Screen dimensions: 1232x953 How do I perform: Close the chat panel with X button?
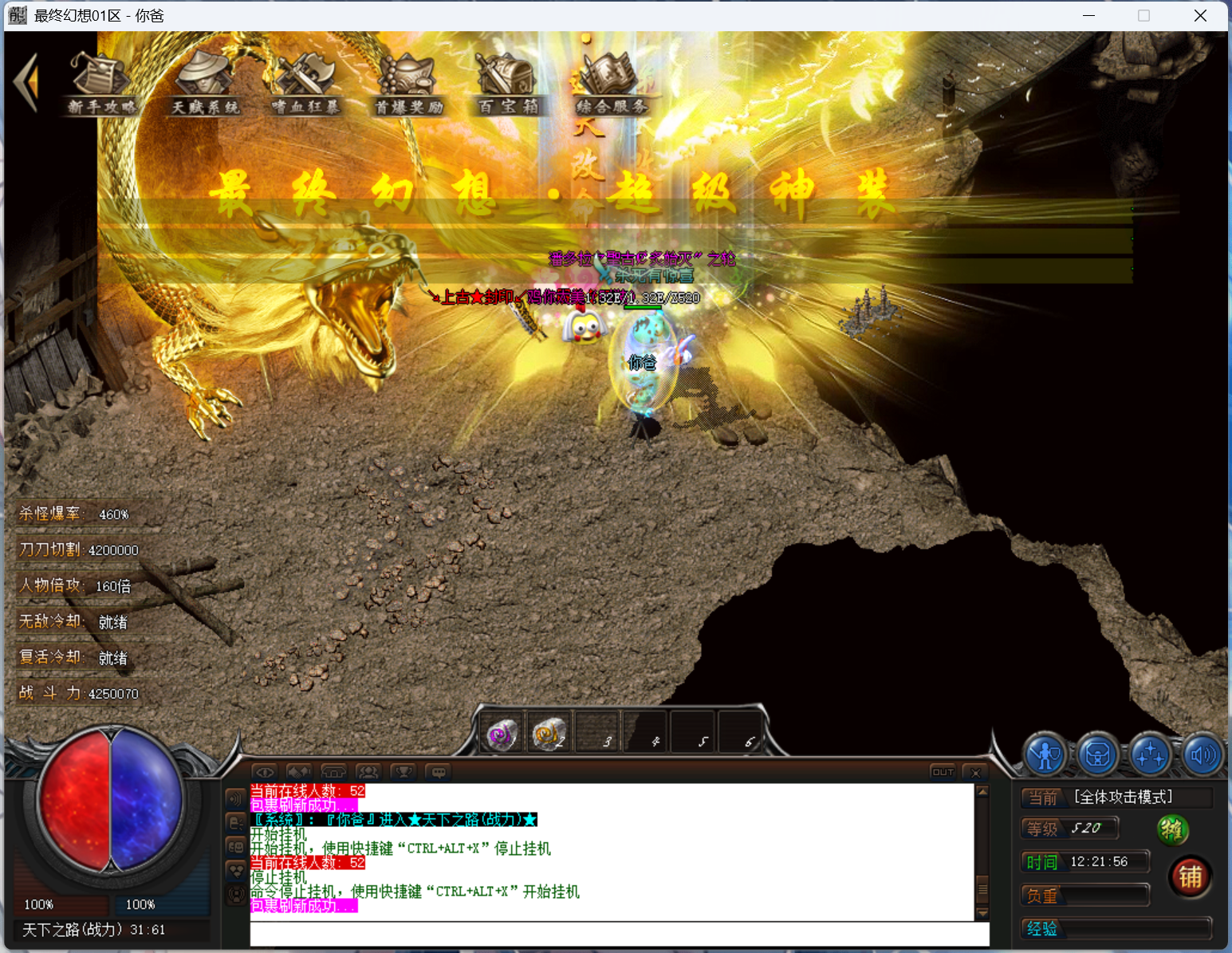click(975, 772)
